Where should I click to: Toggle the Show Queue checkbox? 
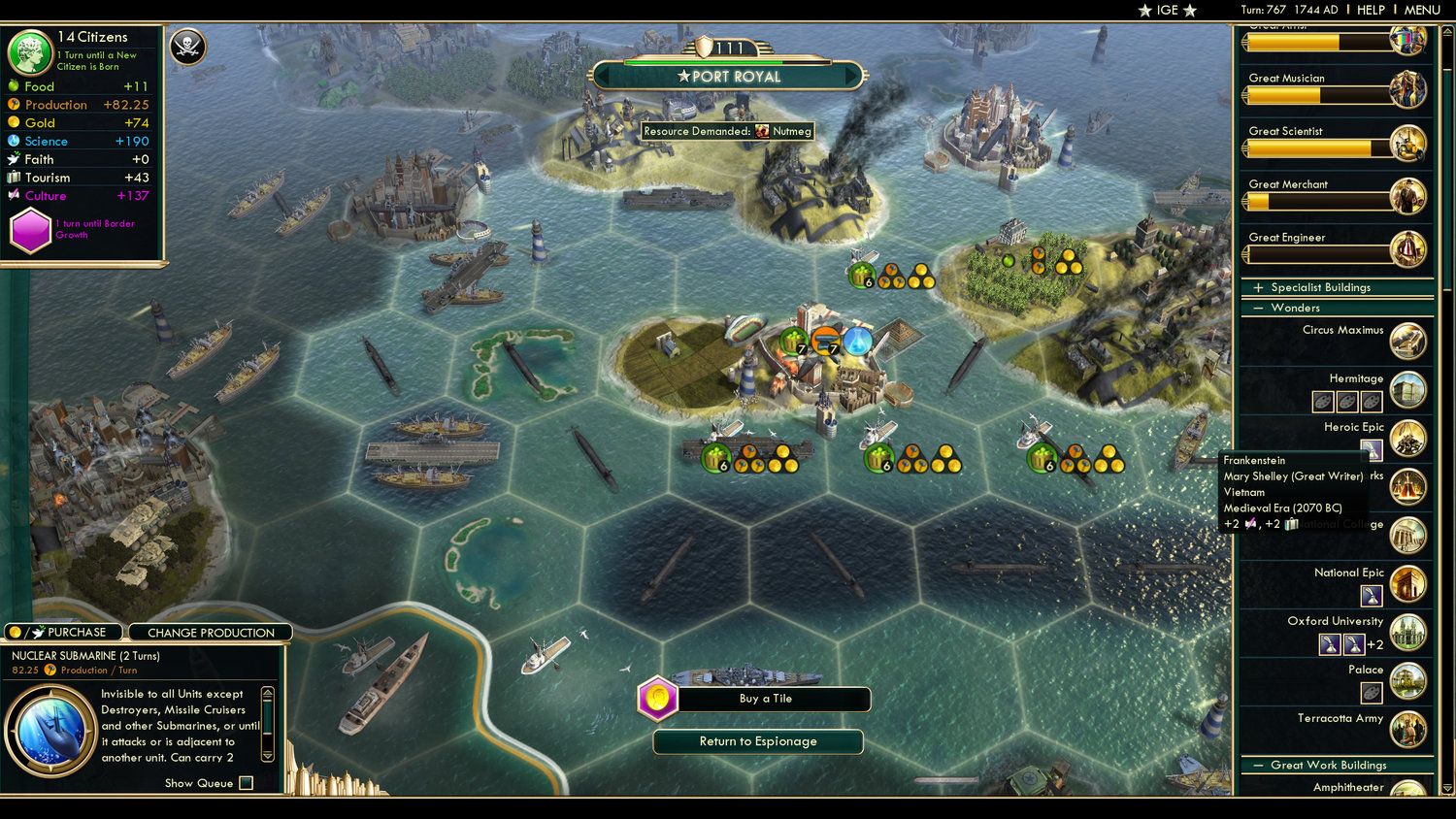coord(246,782)
